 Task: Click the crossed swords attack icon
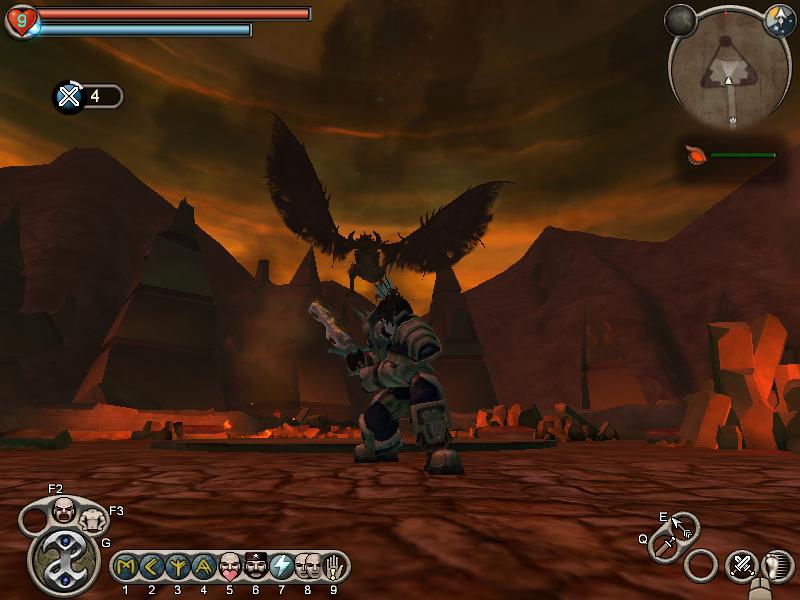[x=741, y=566]
